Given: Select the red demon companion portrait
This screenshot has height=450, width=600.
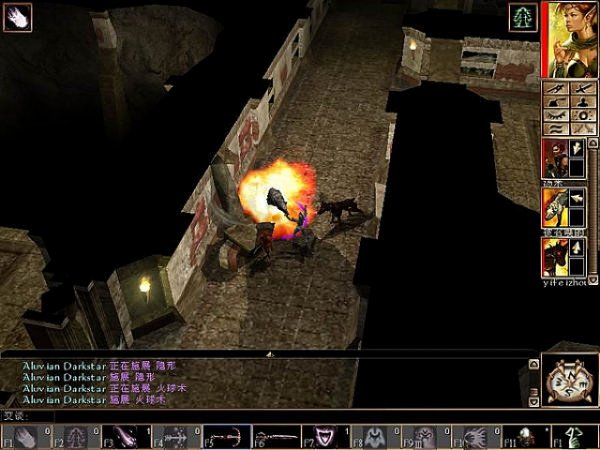Looking at the screenshot, I should [x=555, y=257].
